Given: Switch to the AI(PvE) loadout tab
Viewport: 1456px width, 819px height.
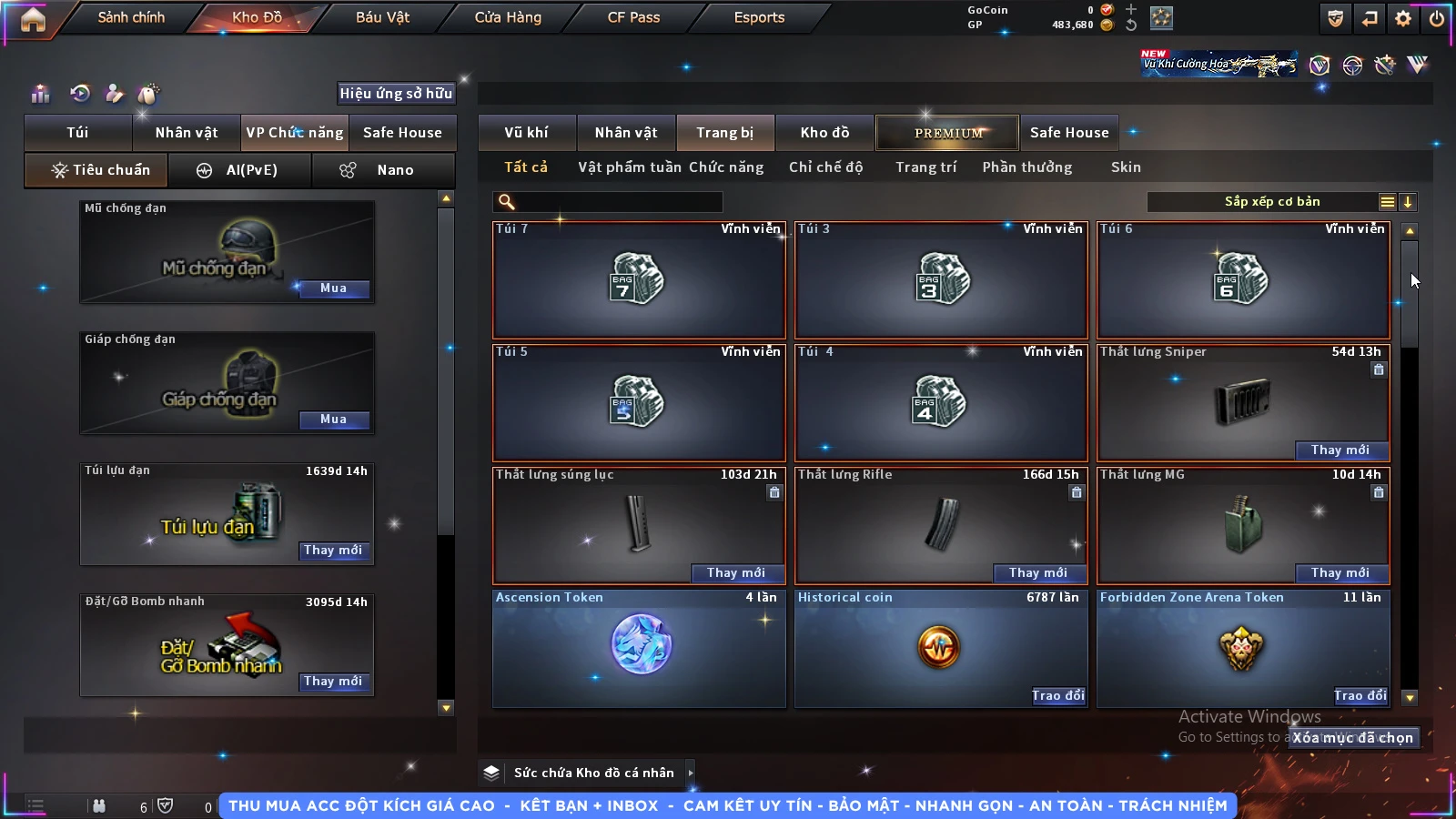Looking at the screenshot, I should tap(239, 170).
